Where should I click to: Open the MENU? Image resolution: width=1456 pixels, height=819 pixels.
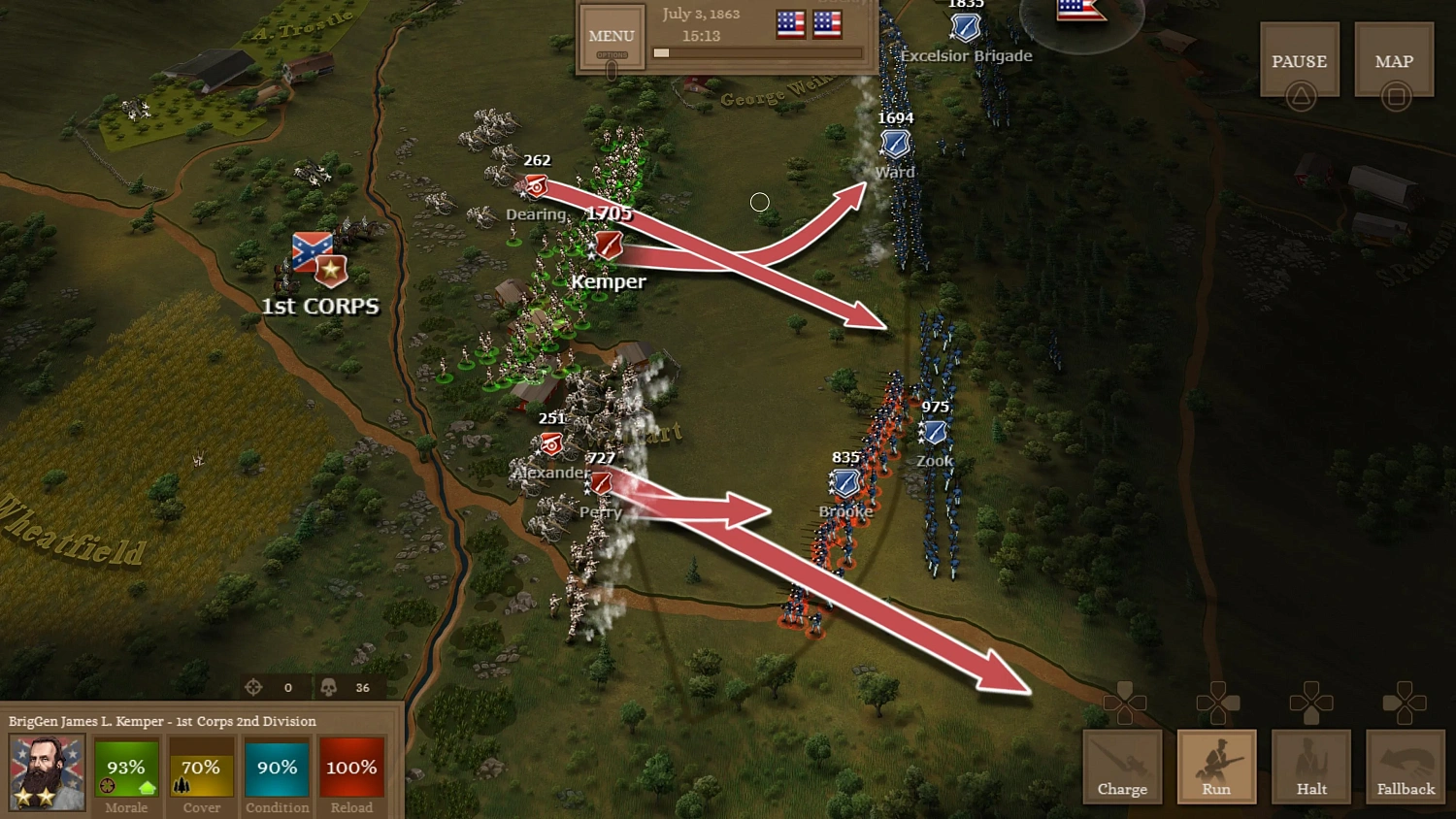[x=611, y=36]
